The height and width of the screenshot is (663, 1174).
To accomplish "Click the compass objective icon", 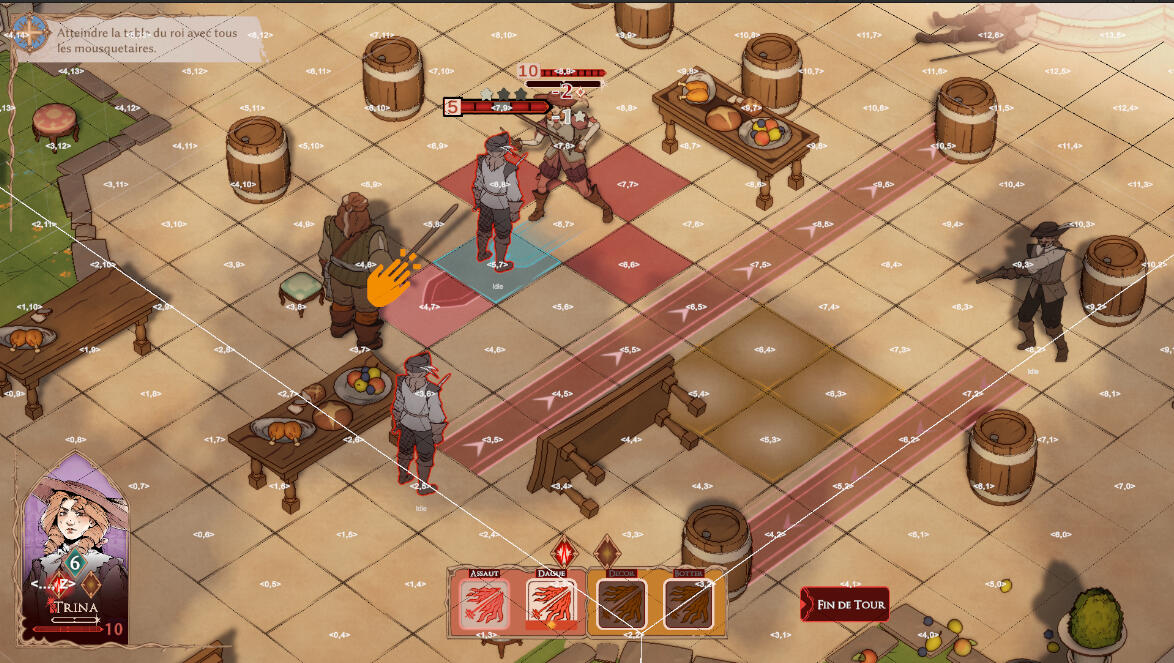I will 29,33.
